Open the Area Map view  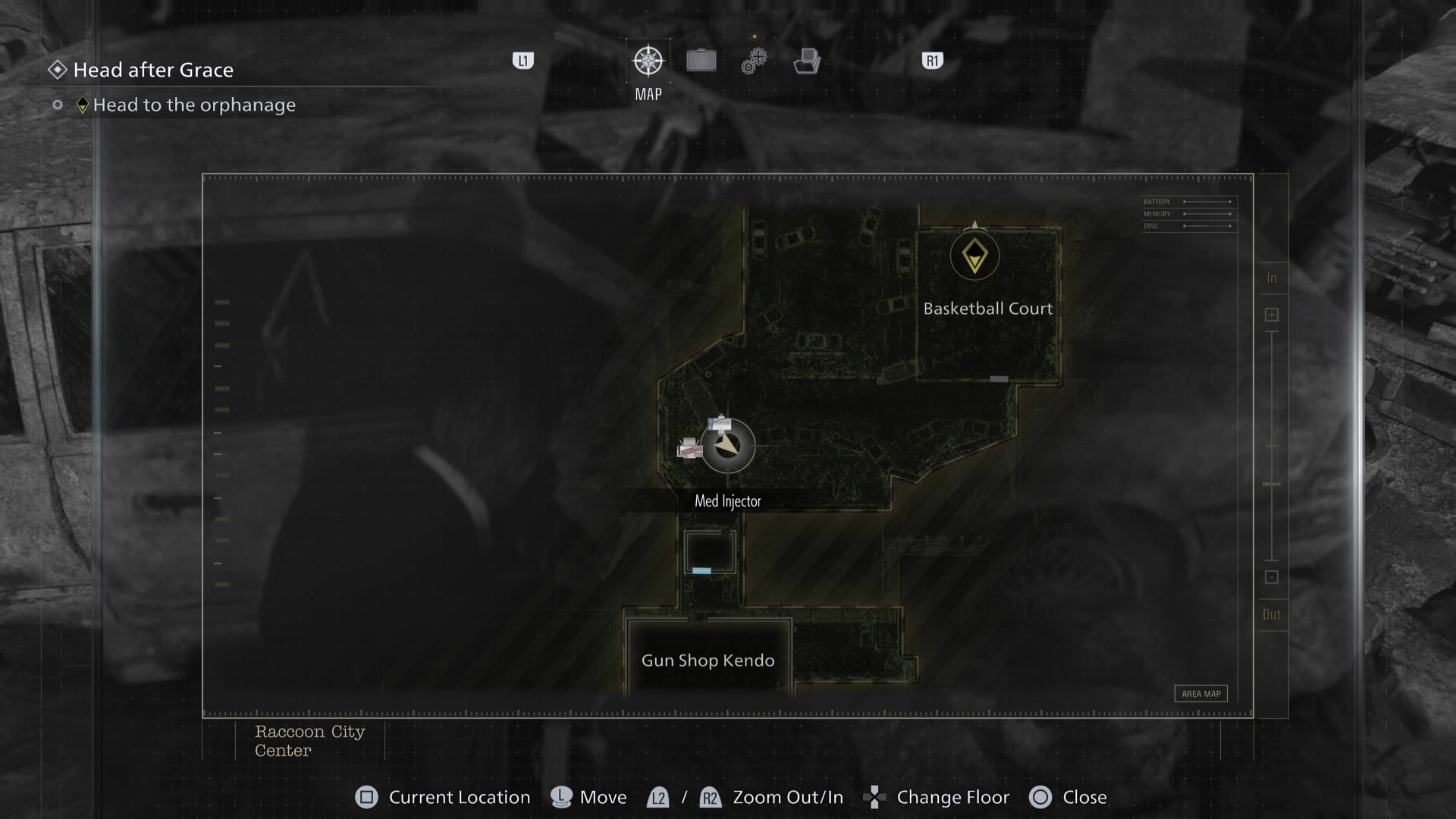[1200, 694]
